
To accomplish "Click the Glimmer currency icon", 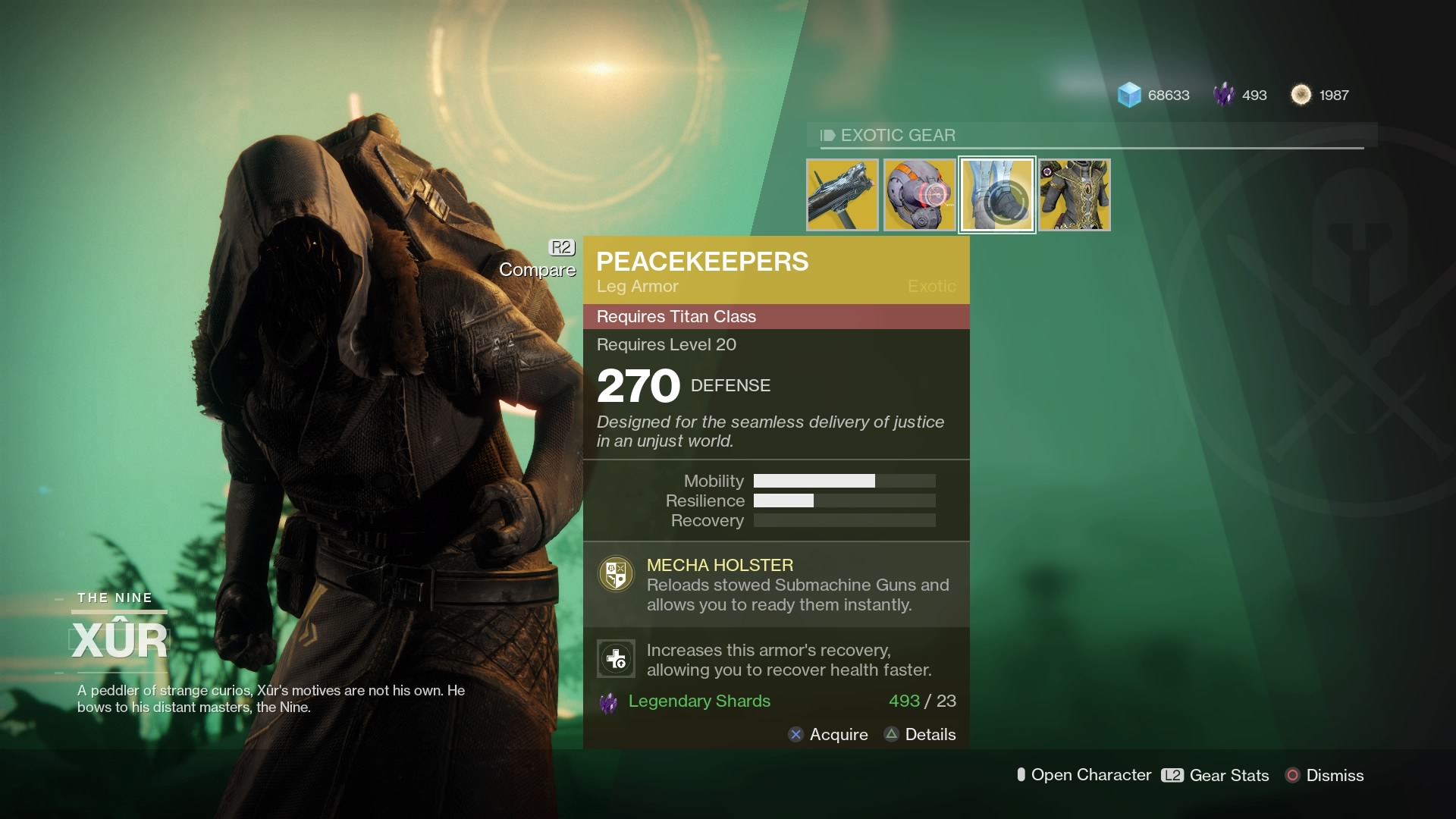I will 1129,95.
